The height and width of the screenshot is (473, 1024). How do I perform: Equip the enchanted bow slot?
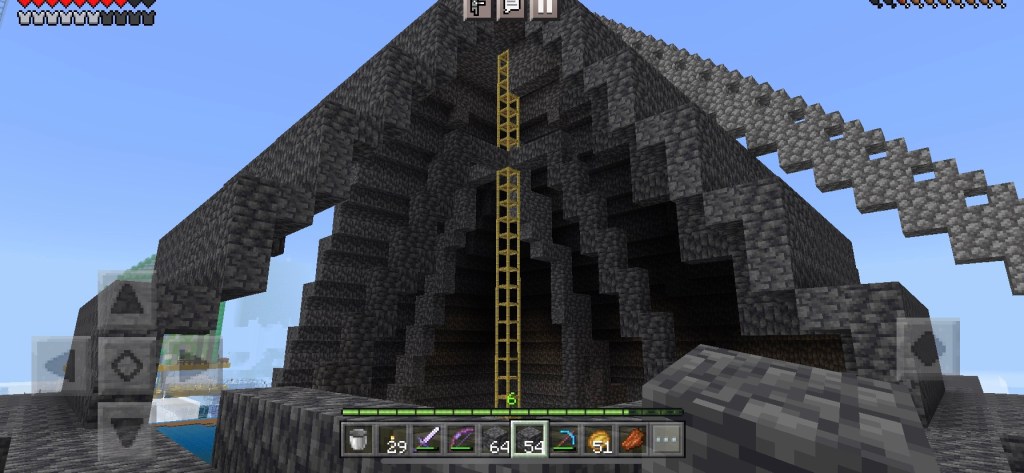point(461,438)
